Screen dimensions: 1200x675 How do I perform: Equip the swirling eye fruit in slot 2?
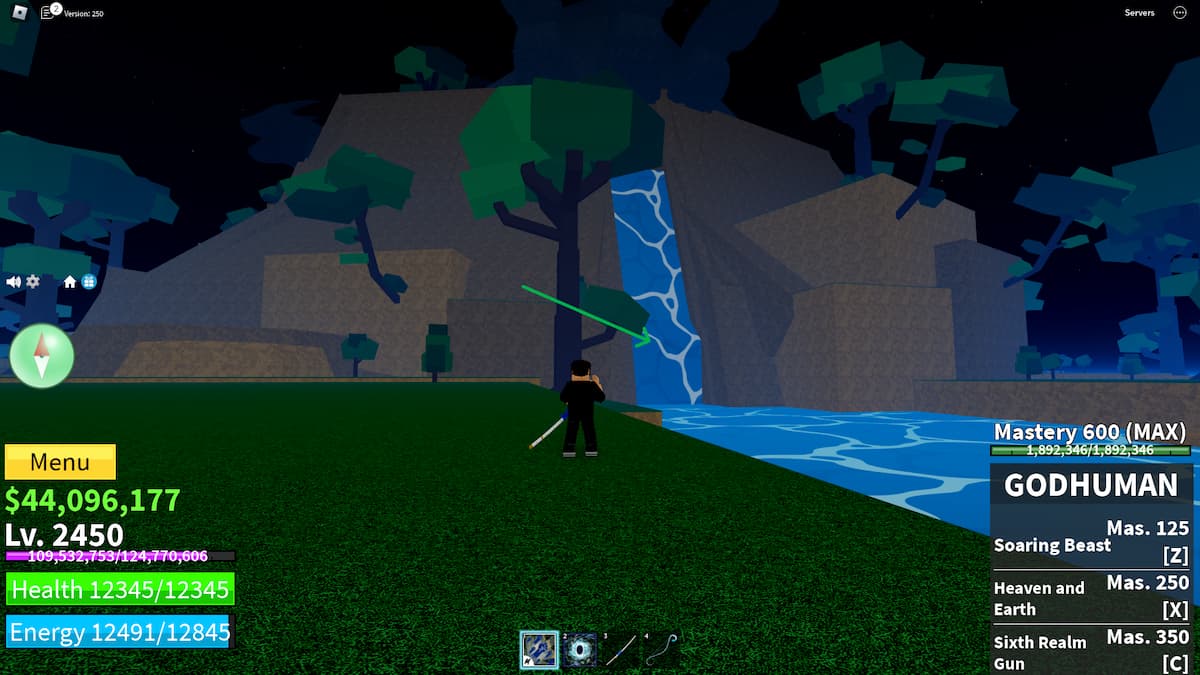tap(579, 650)
